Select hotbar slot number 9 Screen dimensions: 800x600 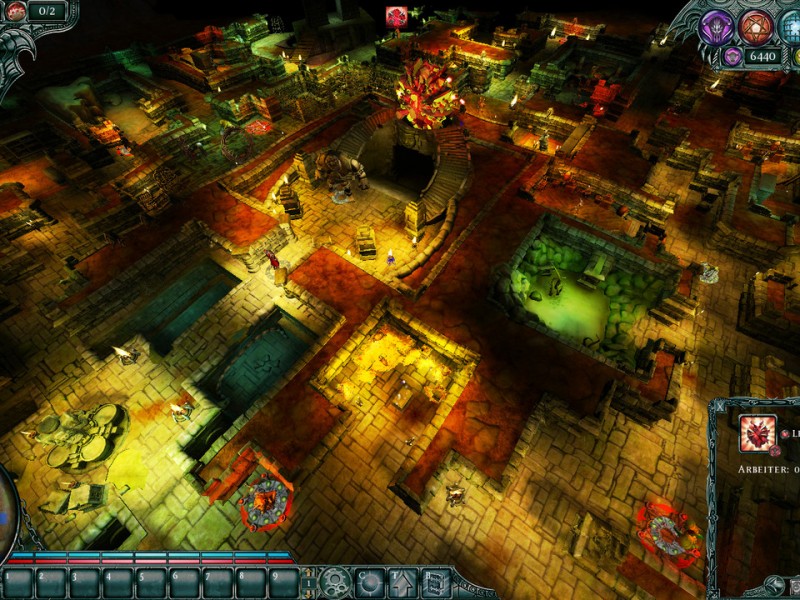(284, 582)
